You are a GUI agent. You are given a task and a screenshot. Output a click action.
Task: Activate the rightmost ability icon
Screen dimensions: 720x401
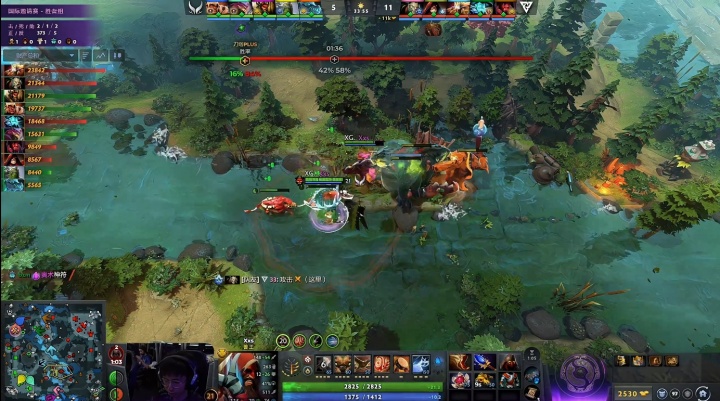pos(422,364)
